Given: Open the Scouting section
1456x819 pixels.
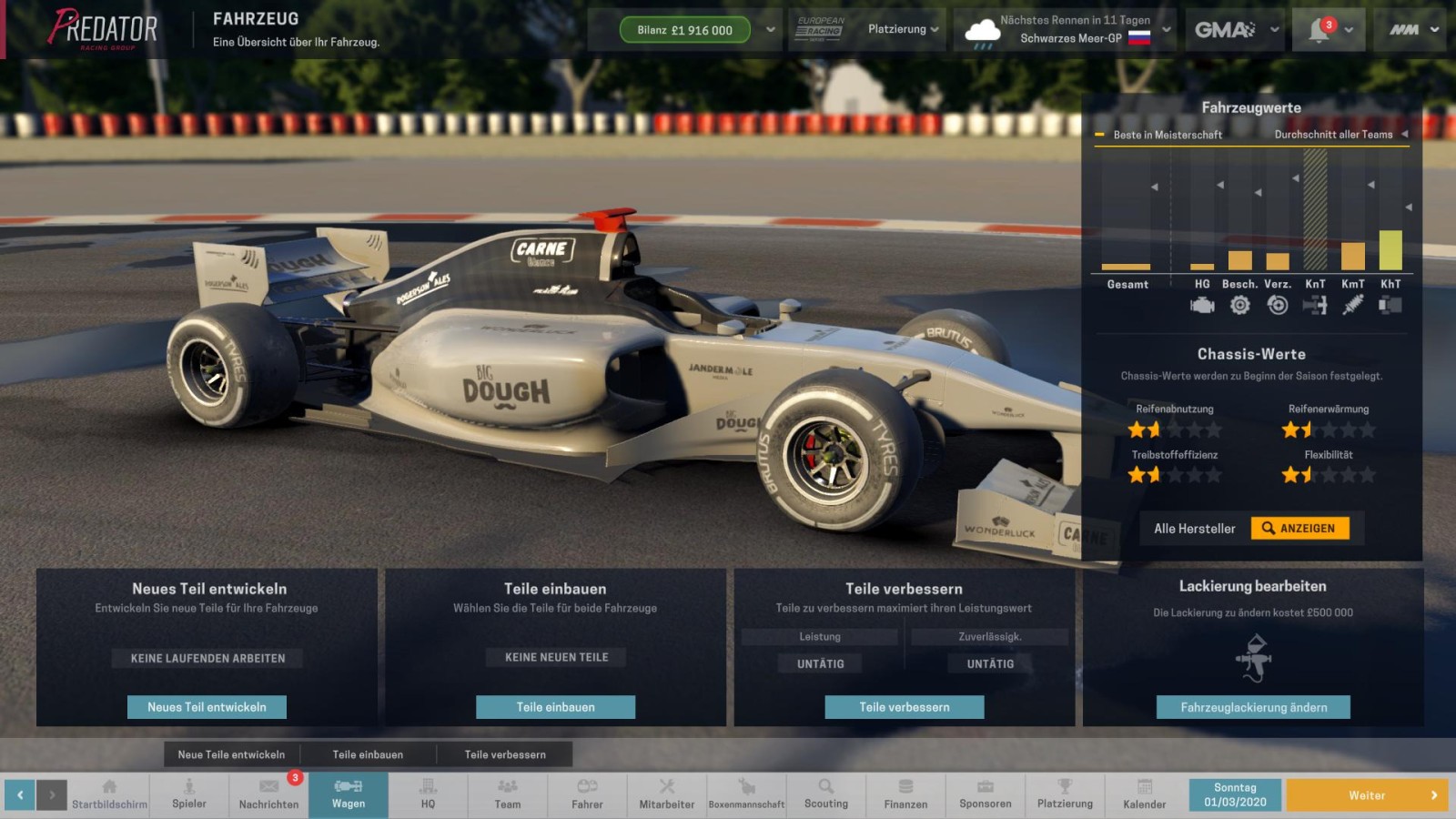Looking at the screenshot, I should [x=825, y=794].
